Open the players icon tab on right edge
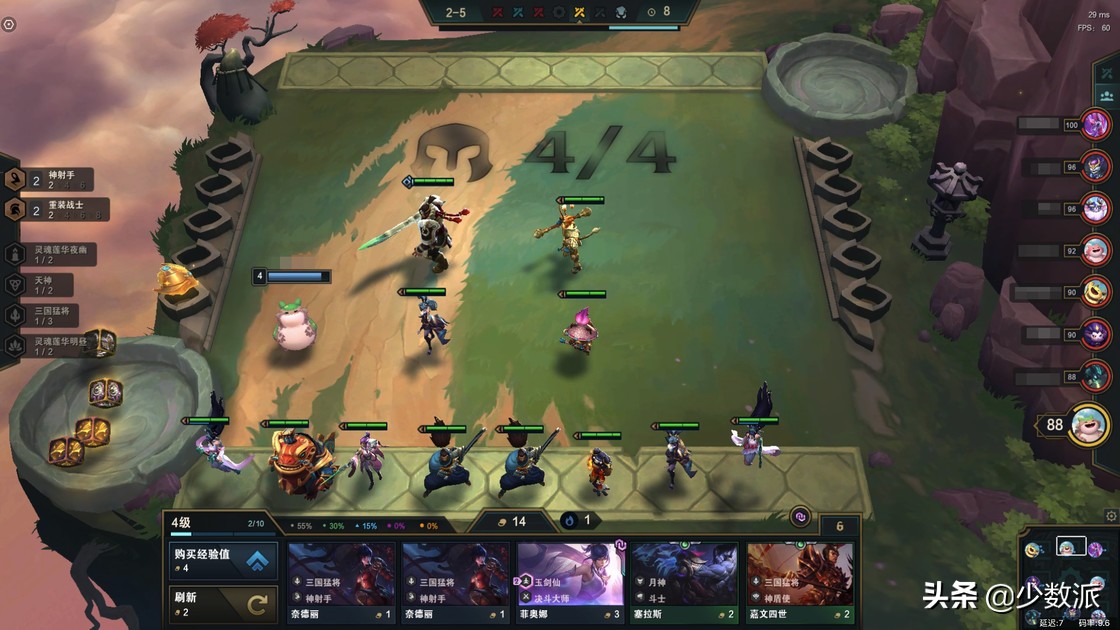The width and height of the screenshot is (1120, 630). pos(1107,96)
